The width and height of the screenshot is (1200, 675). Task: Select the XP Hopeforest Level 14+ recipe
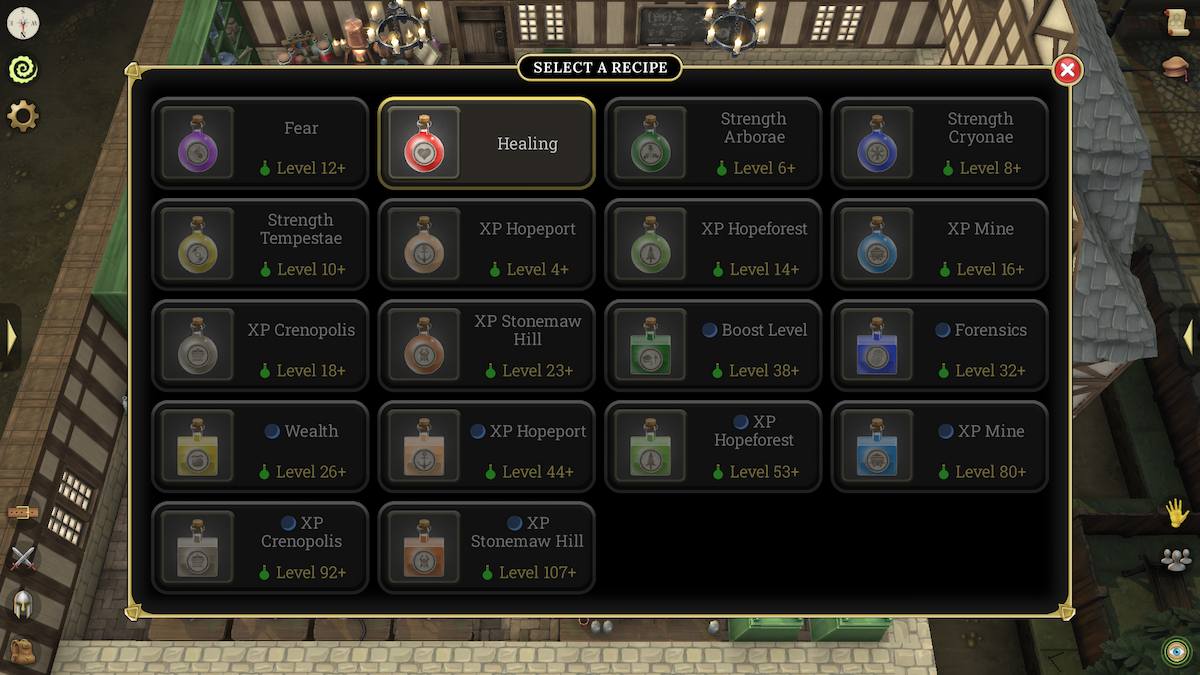coord(713,245)
